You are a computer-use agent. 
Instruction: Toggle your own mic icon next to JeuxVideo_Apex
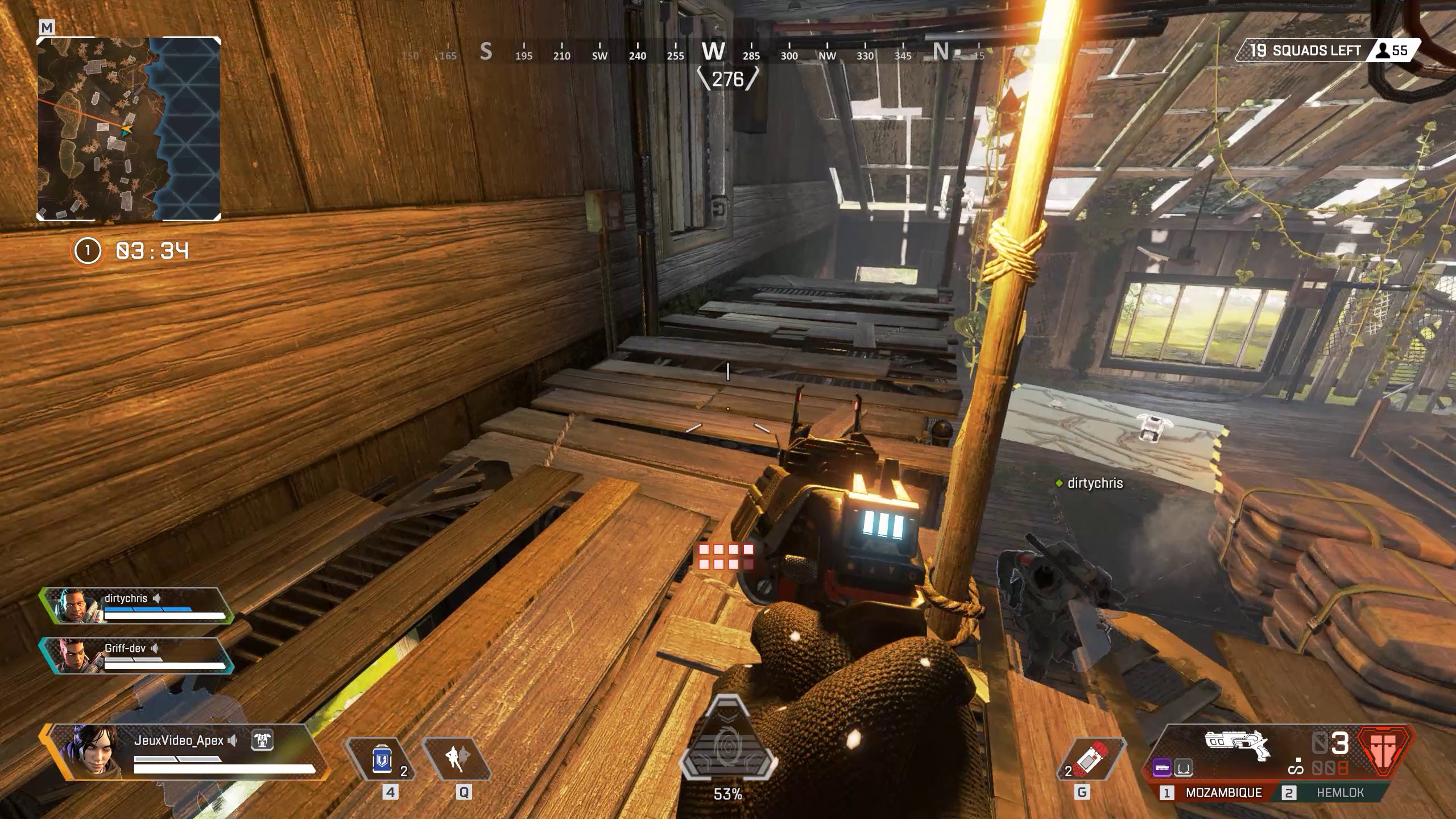tap(232, 741)
